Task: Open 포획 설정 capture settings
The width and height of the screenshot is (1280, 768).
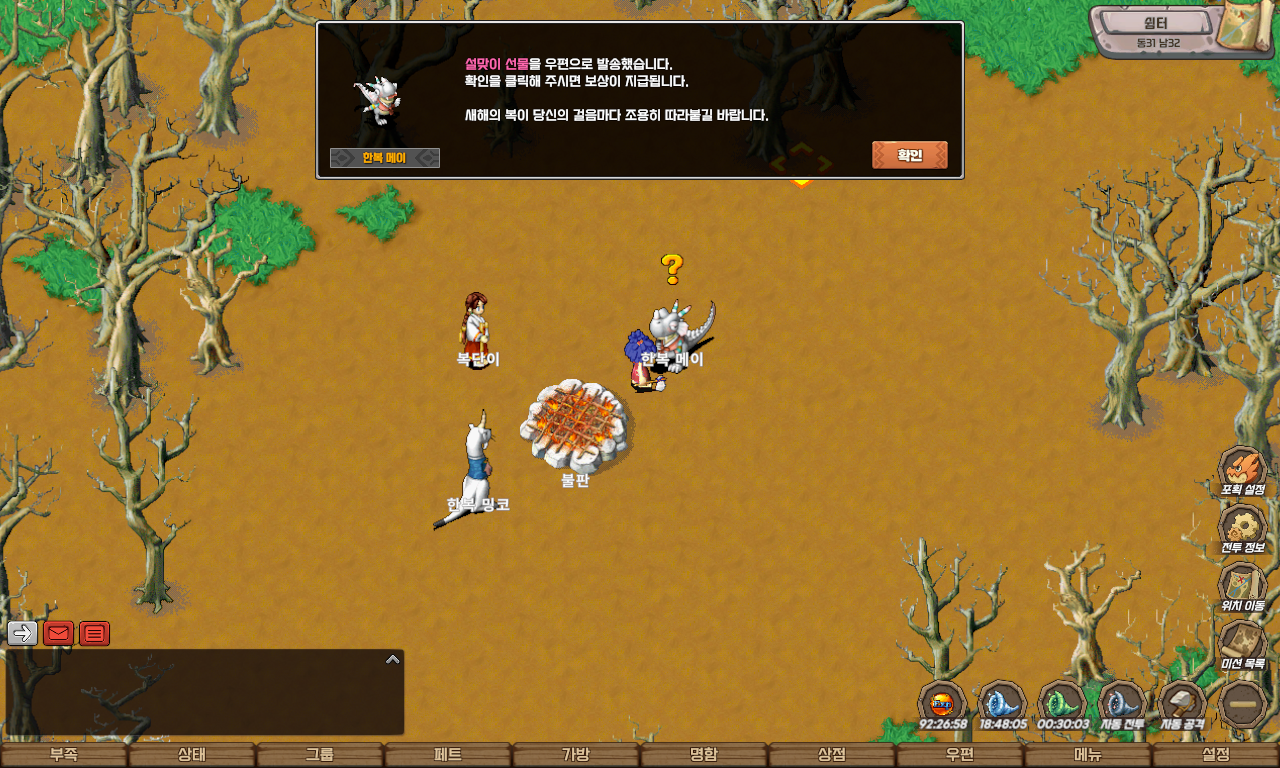Action: click(x=1242, y=470)
